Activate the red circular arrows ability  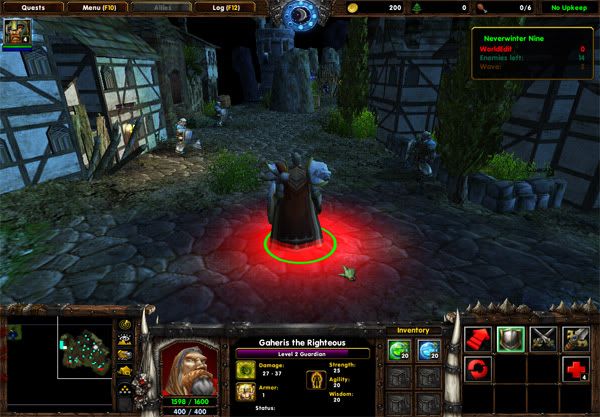478,371
